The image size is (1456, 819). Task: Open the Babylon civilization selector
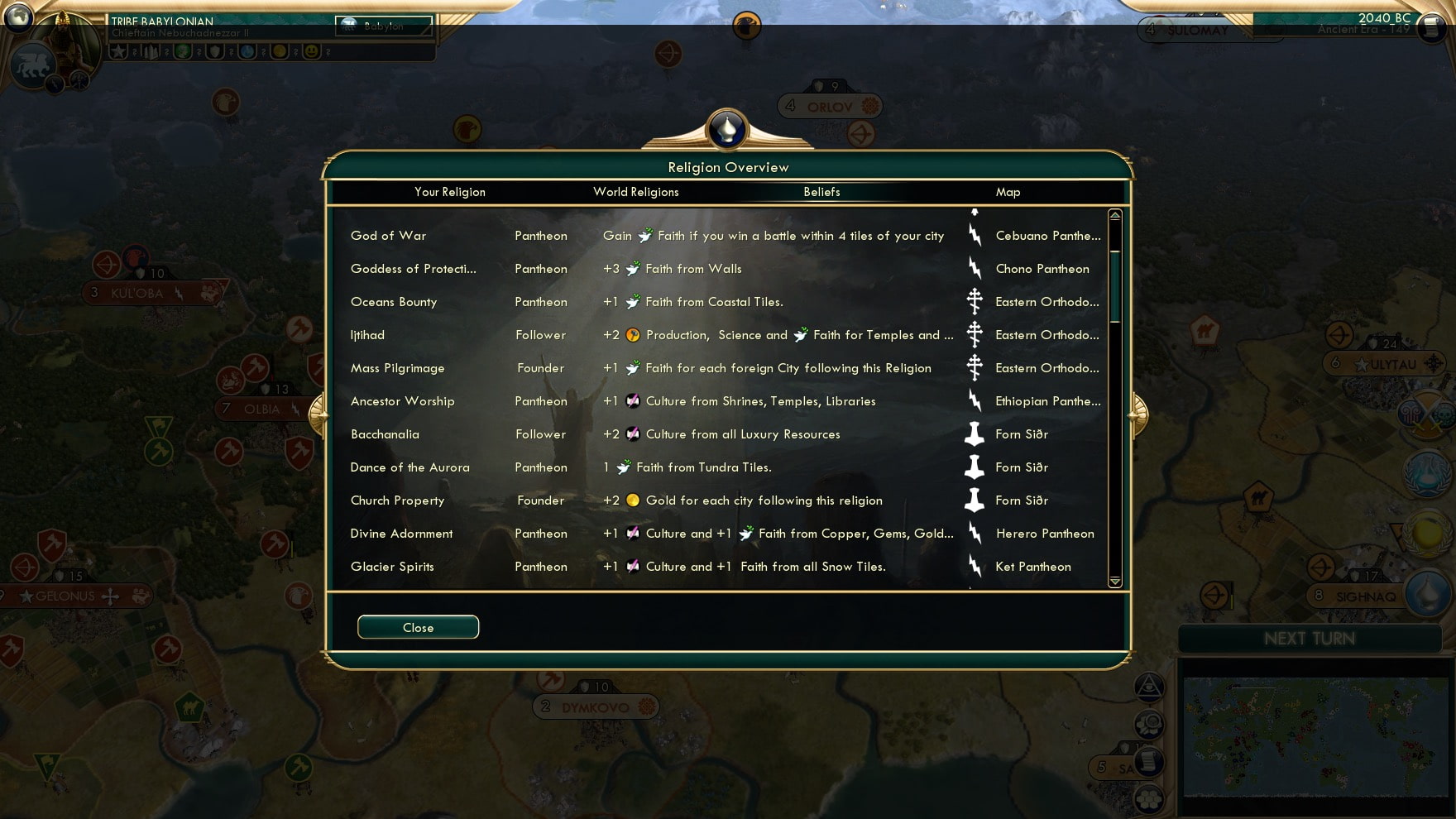coord(384,26)
